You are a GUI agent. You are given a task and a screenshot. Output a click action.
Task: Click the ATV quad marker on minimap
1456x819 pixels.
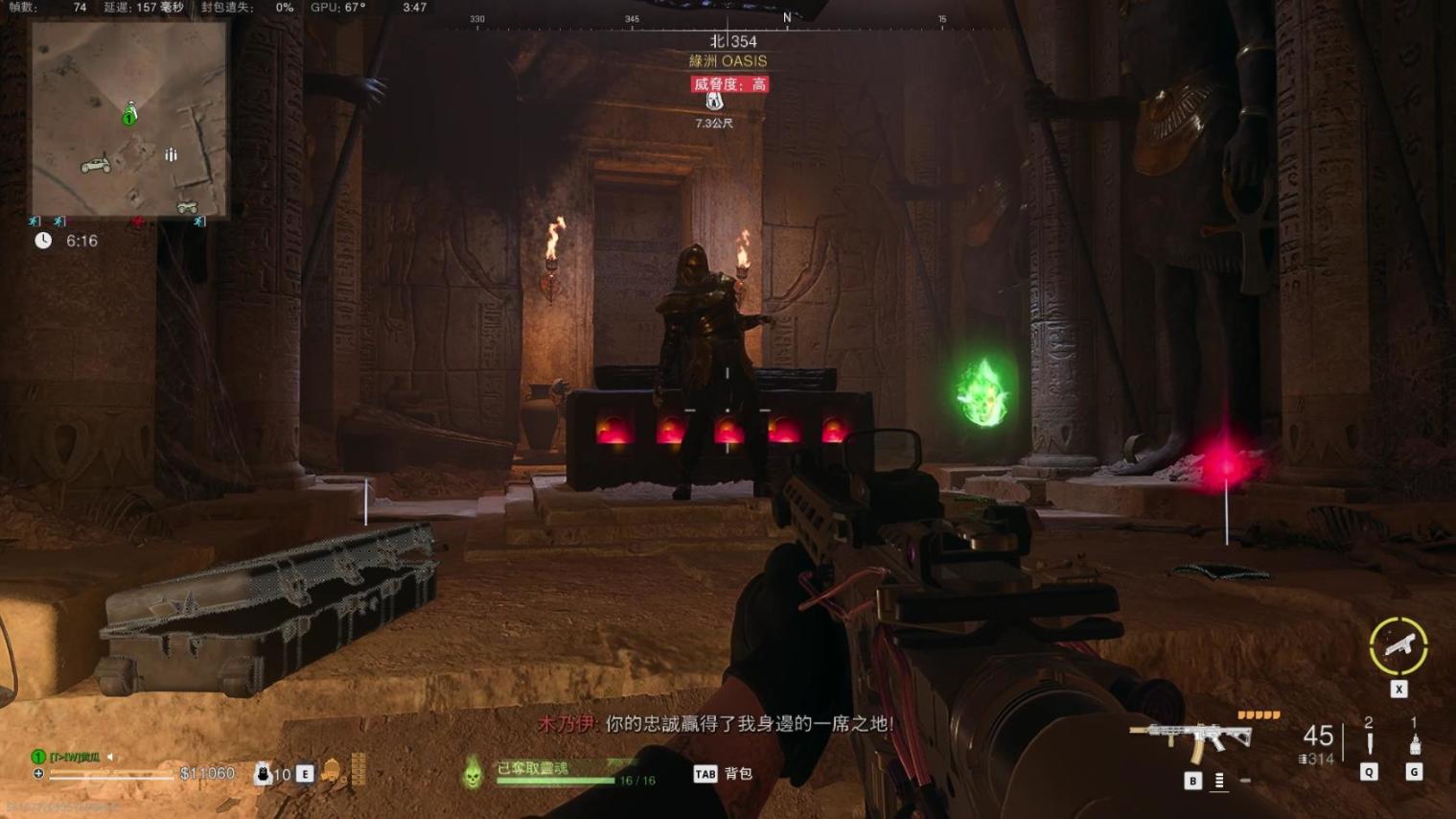click(x=187, y=206)
